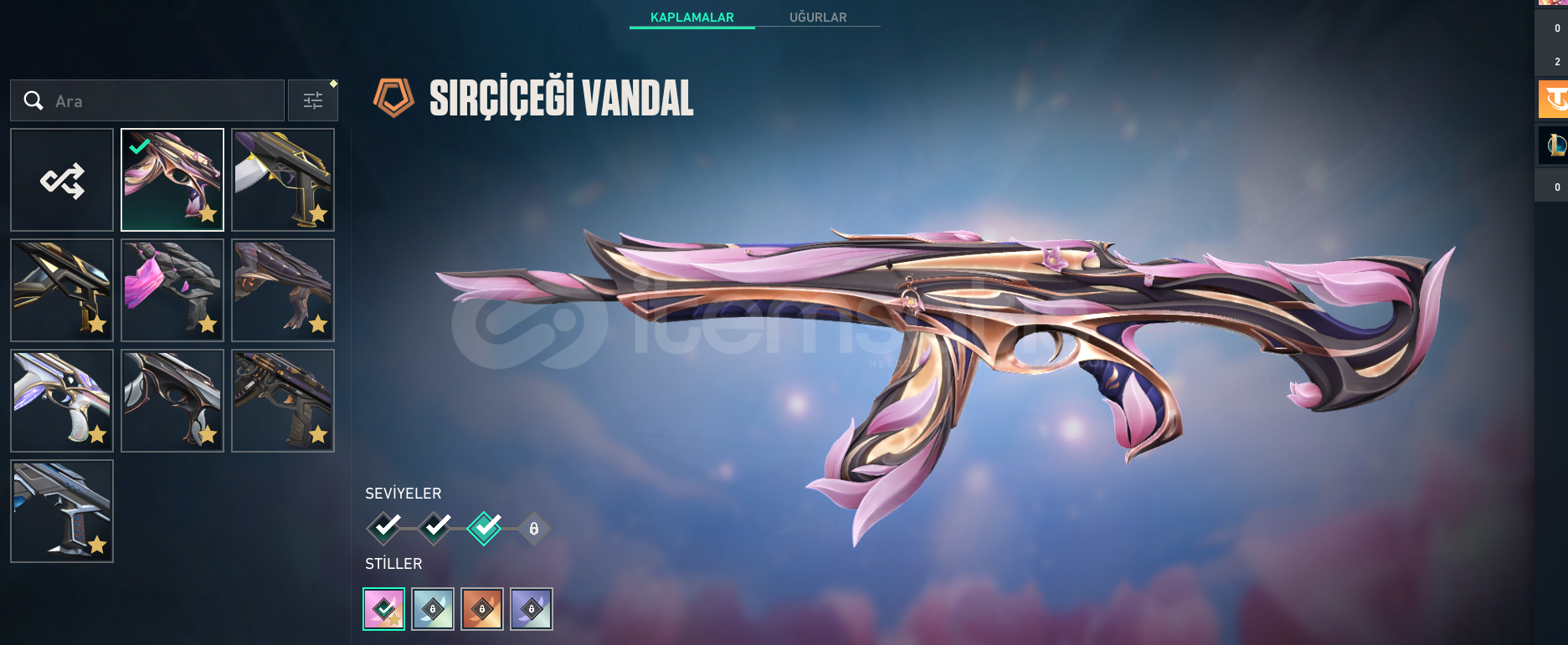
Task: Choose the random skin shuffle tile
Action: point(62,180)
